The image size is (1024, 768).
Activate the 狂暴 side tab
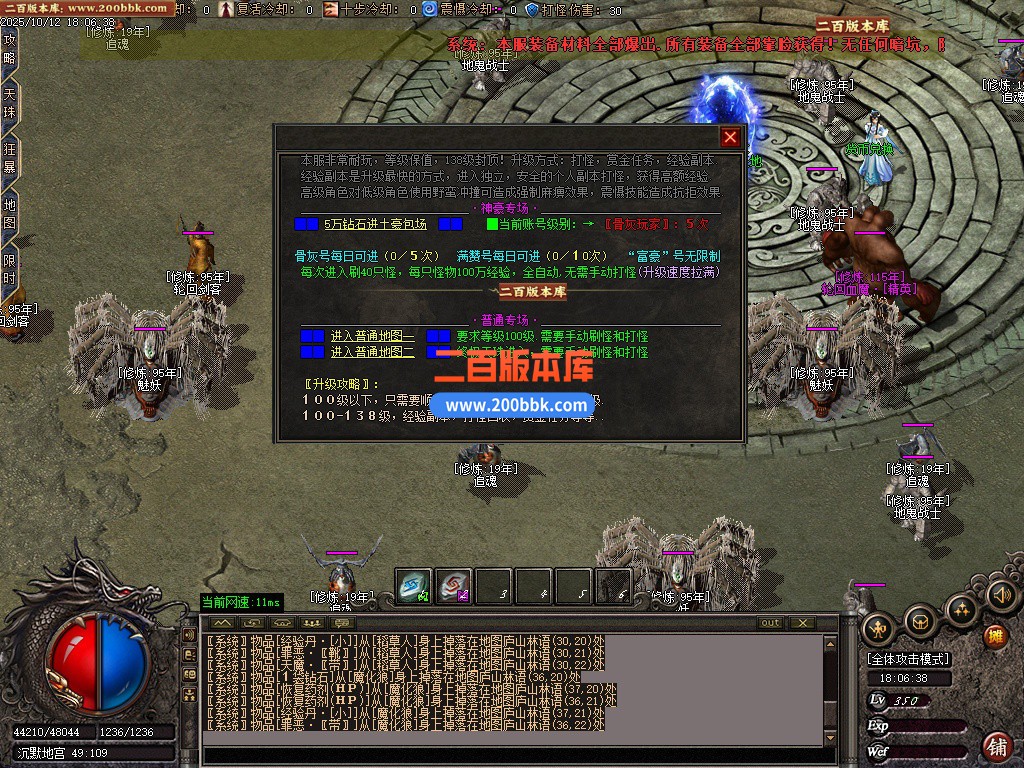[10, 157]
